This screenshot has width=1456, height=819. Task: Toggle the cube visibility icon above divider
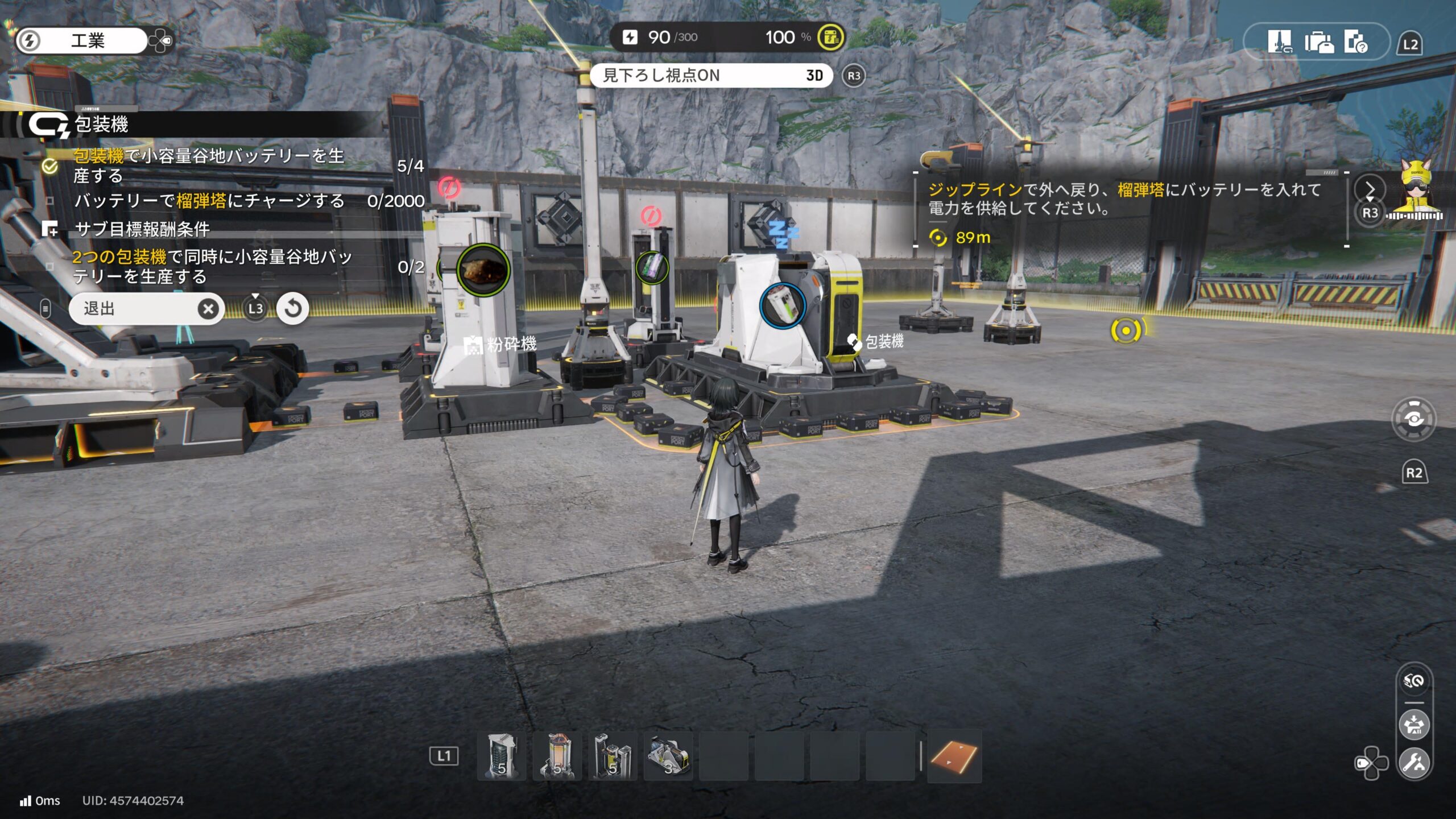(1414, 681)
